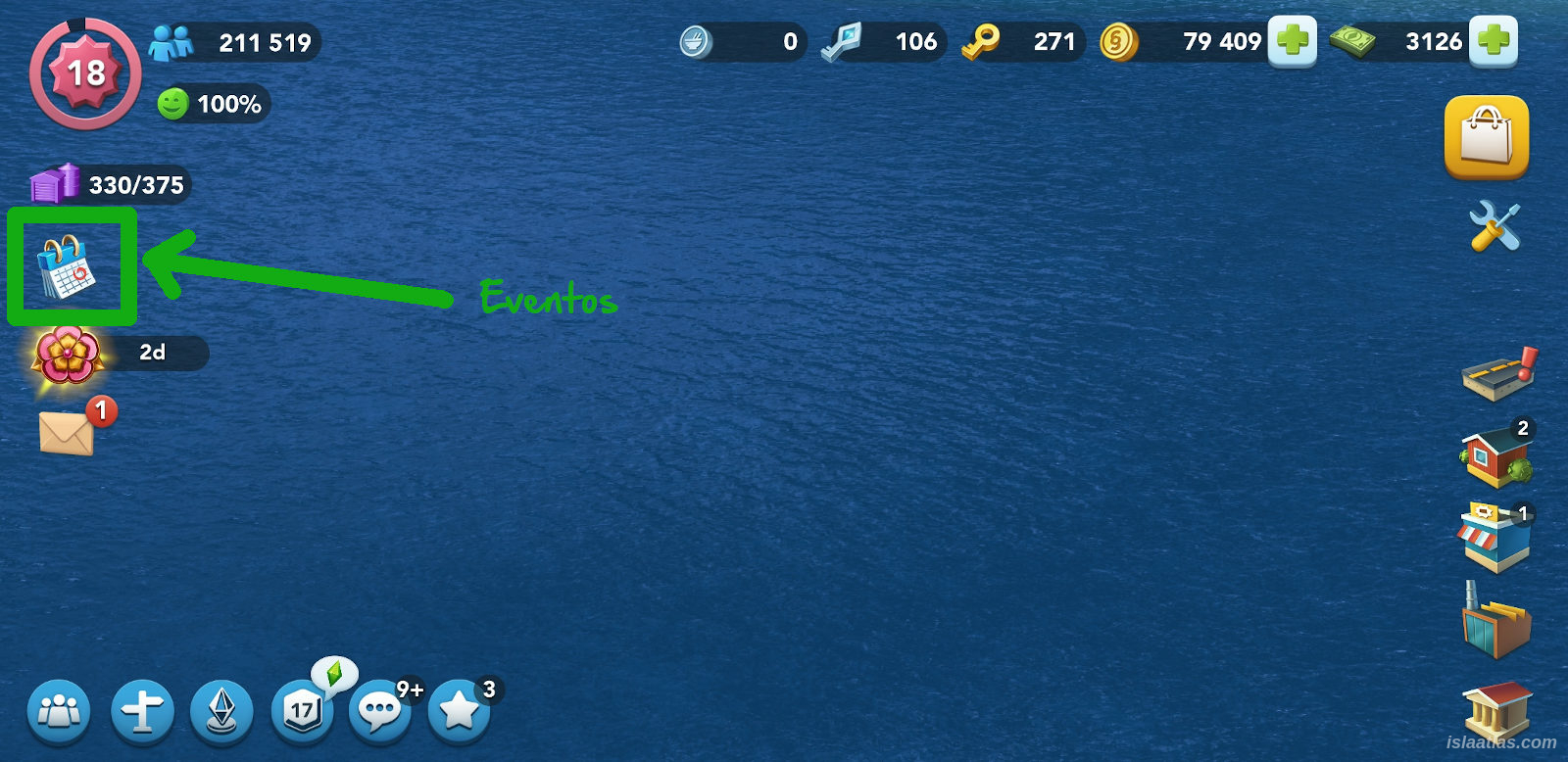Tap the level 18 badge
This screenshot has height=762, width=1568.
click(x=85, y=72)
